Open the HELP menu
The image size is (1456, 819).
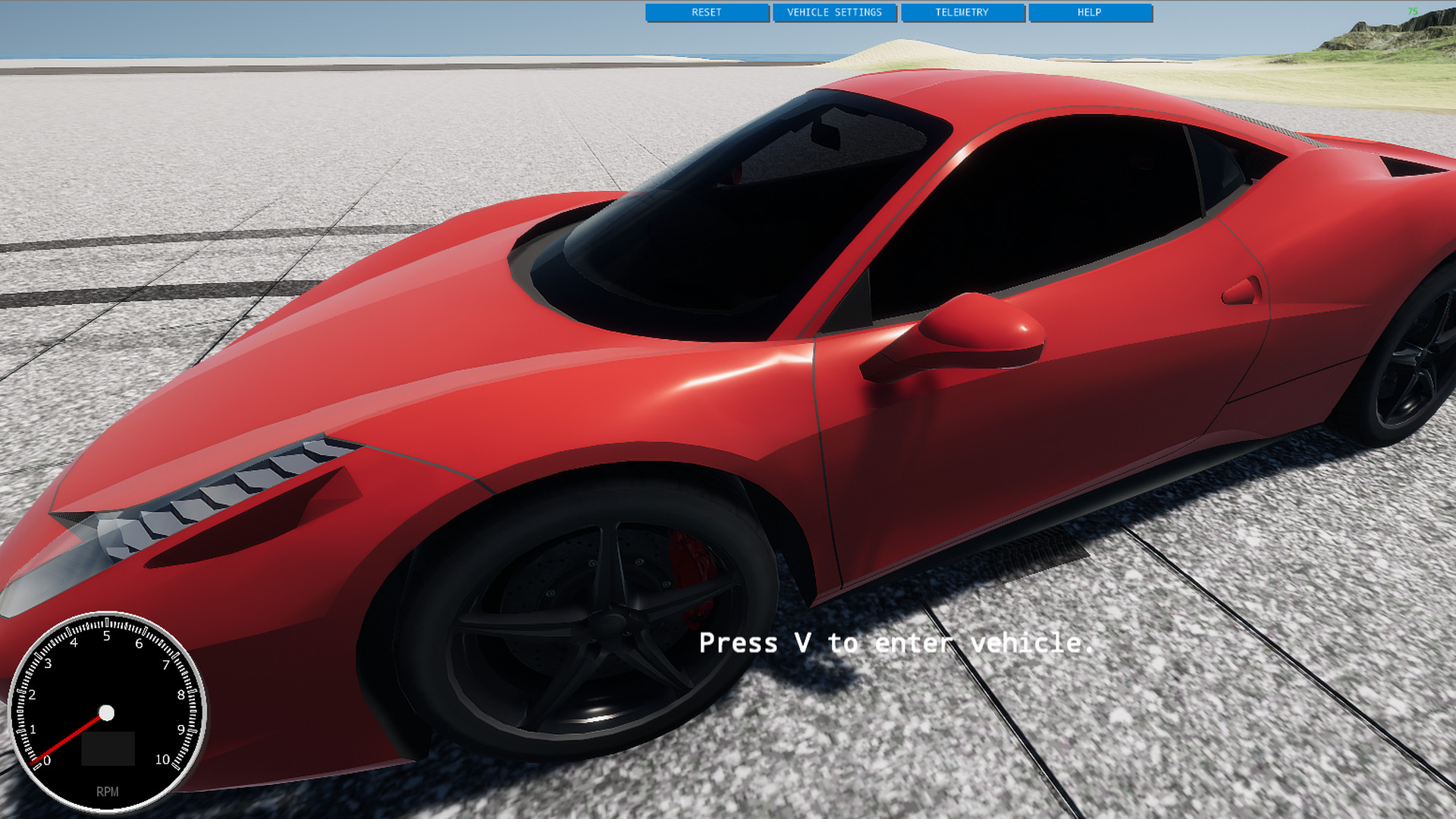(1089, 12)
